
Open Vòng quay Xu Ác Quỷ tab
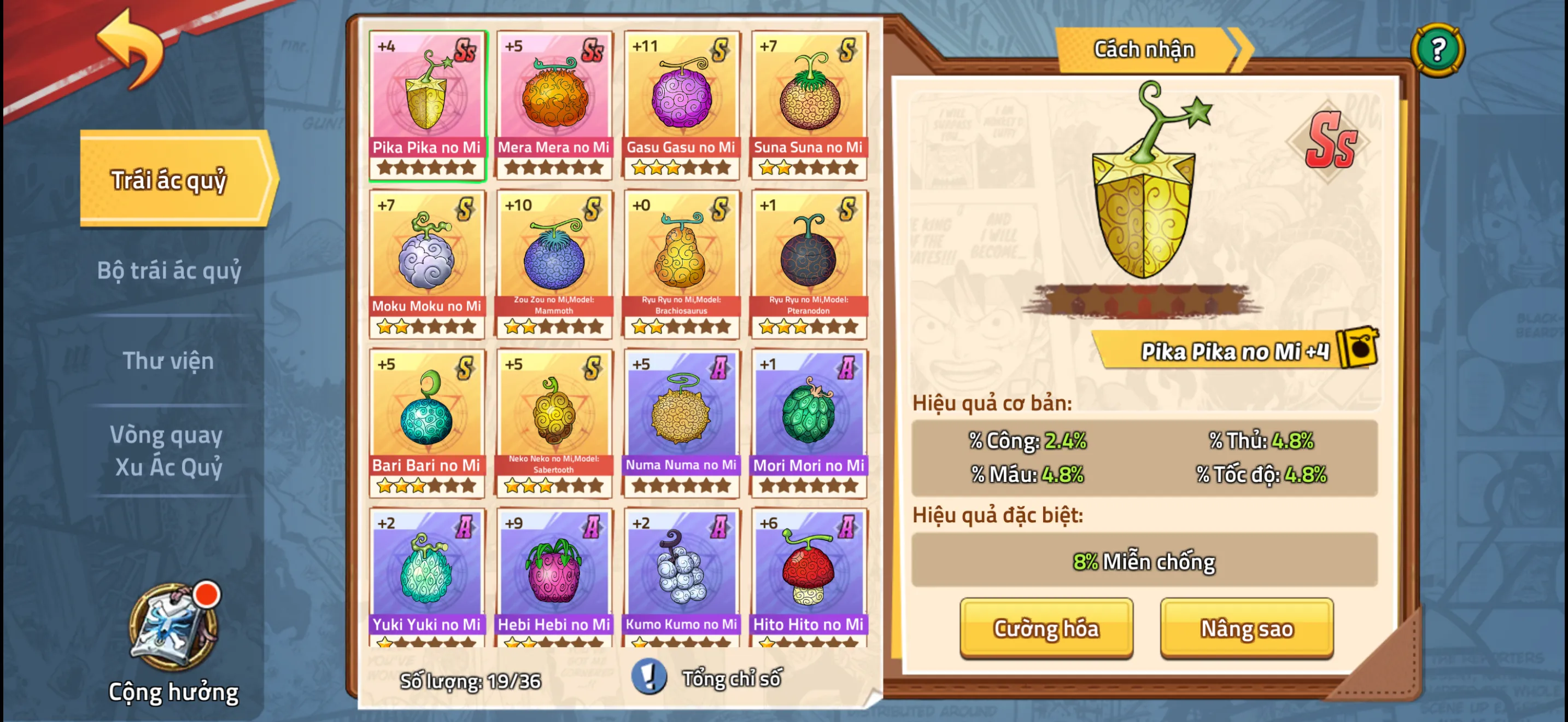coord(167,451)
